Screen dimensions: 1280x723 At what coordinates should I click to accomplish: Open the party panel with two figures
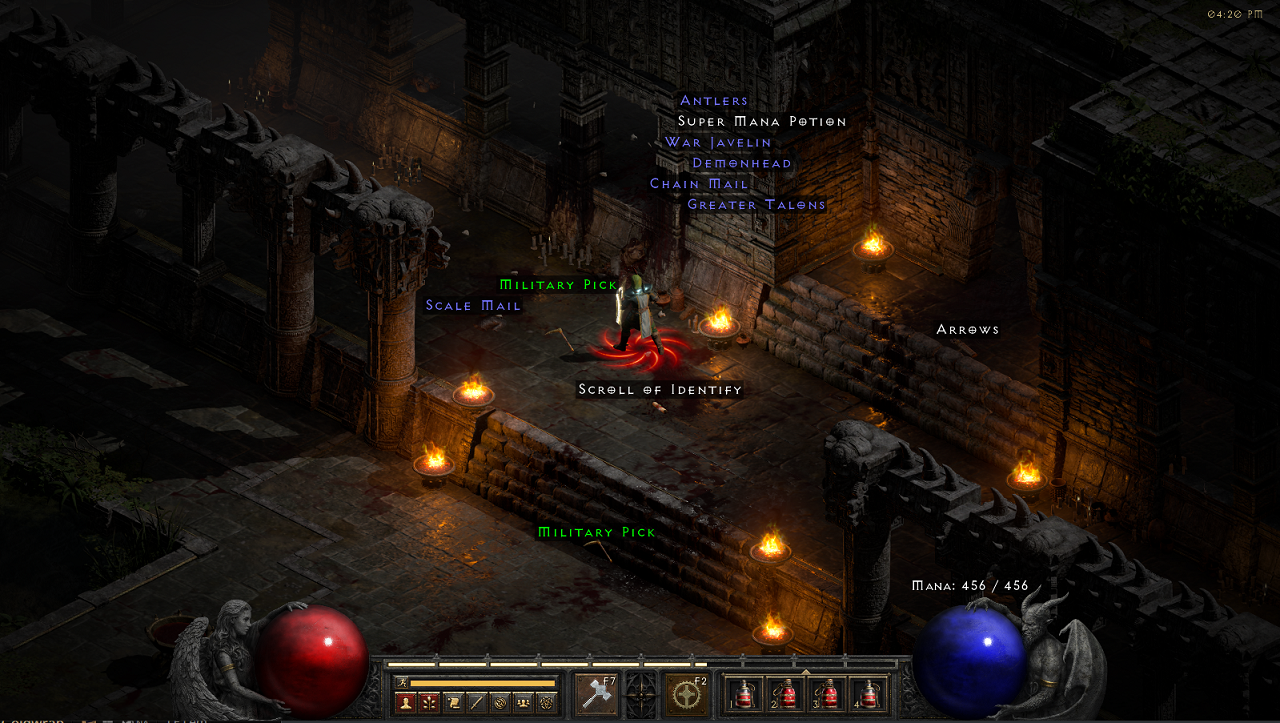click(x=523, y=702)
